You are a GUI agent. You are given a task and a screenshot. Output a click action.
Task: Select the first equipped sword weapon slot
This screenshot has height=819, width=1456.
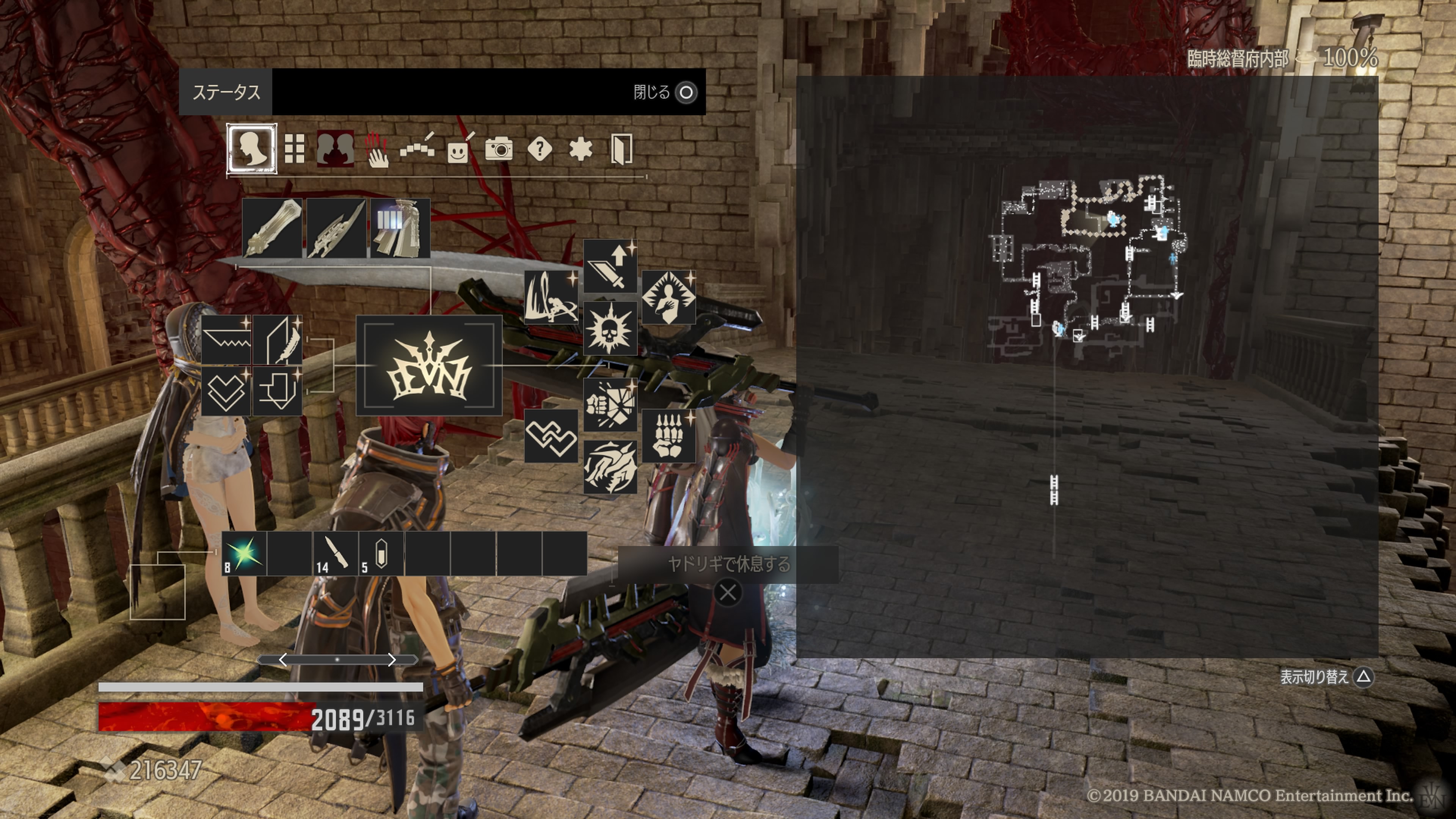[x=272, y=228]
